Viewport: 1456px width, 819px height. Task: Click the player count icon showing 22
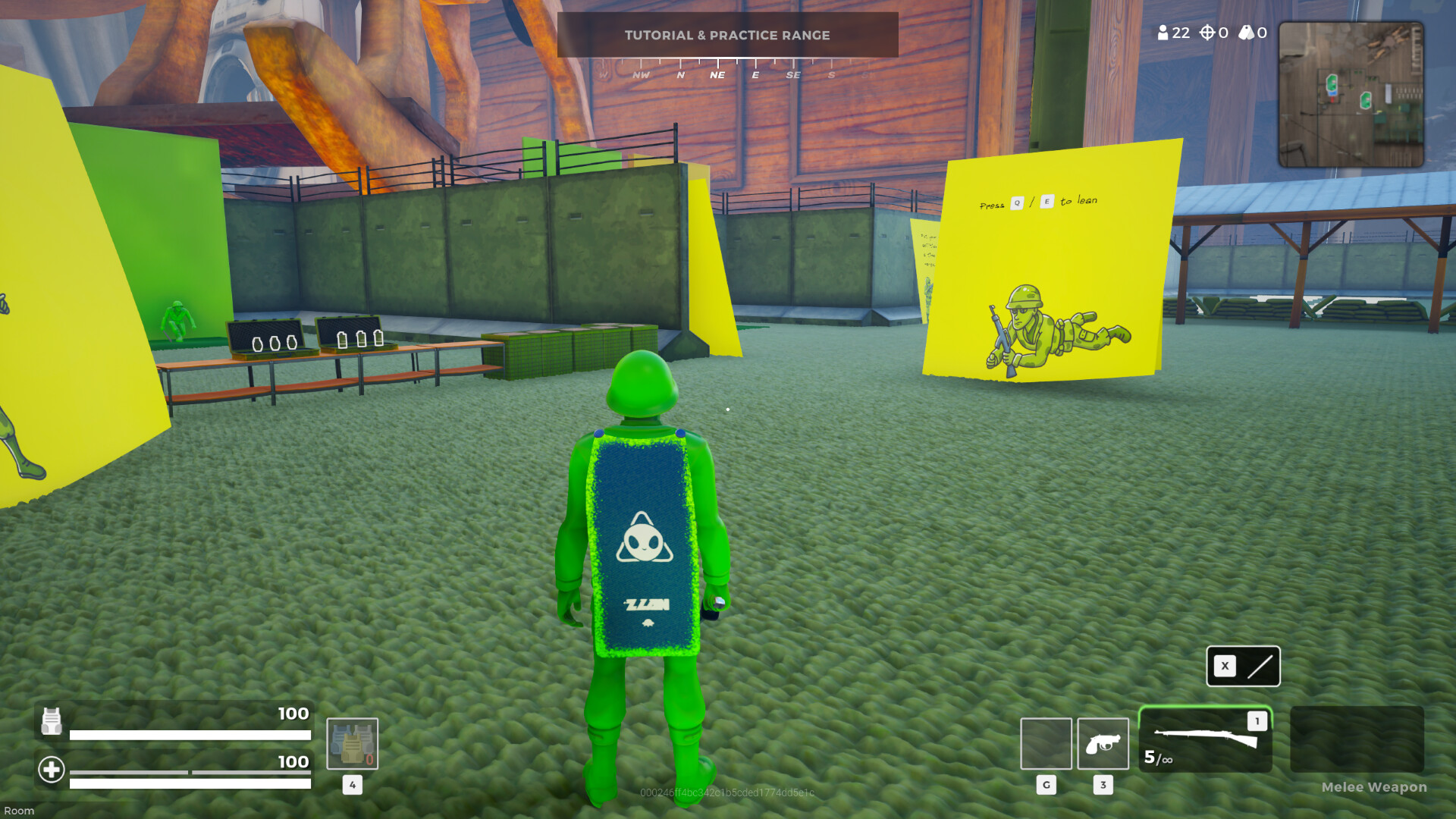1163,33
